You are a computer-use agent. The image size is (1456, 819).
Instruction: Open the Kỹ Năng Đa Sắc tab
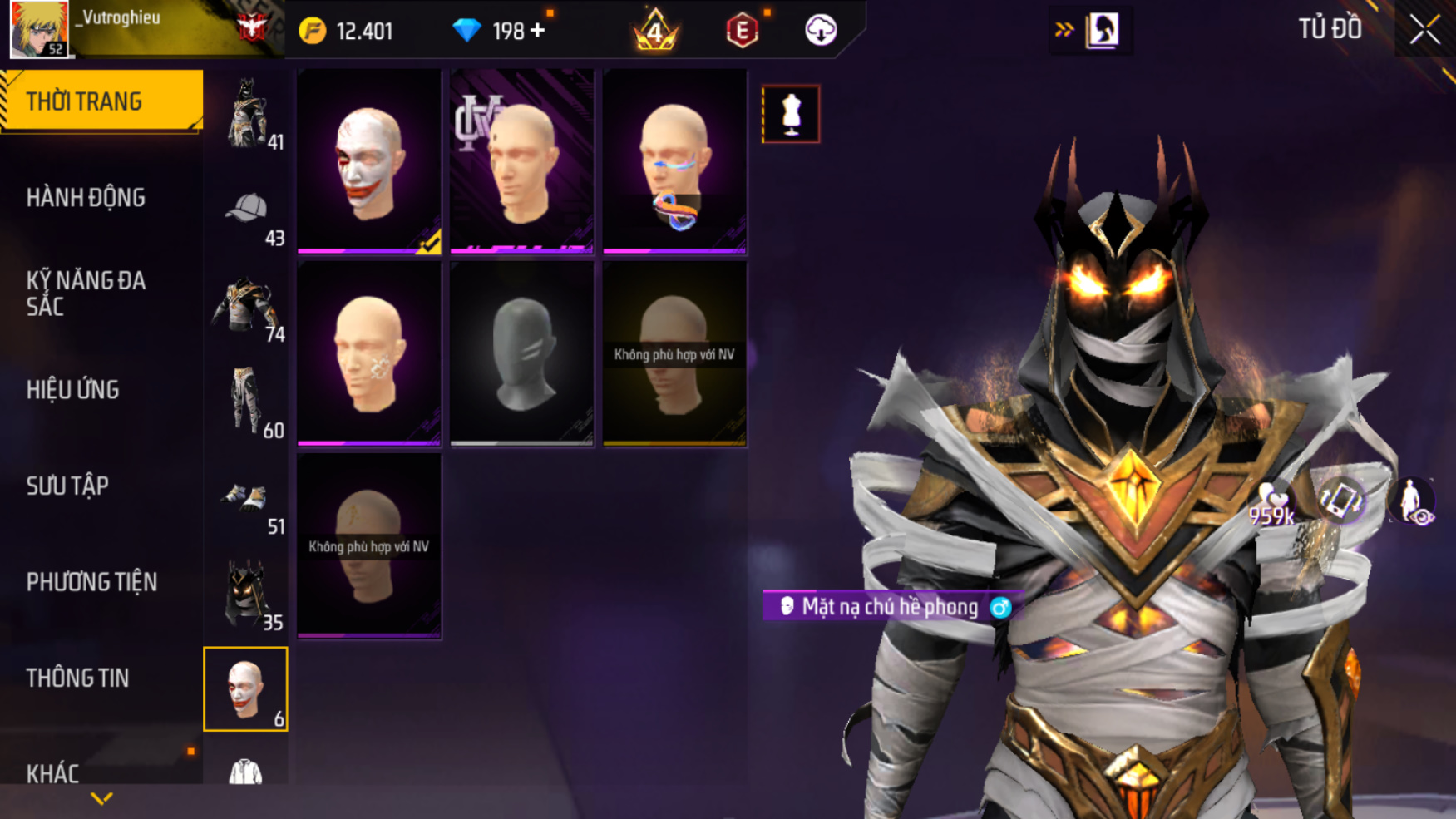86,294
